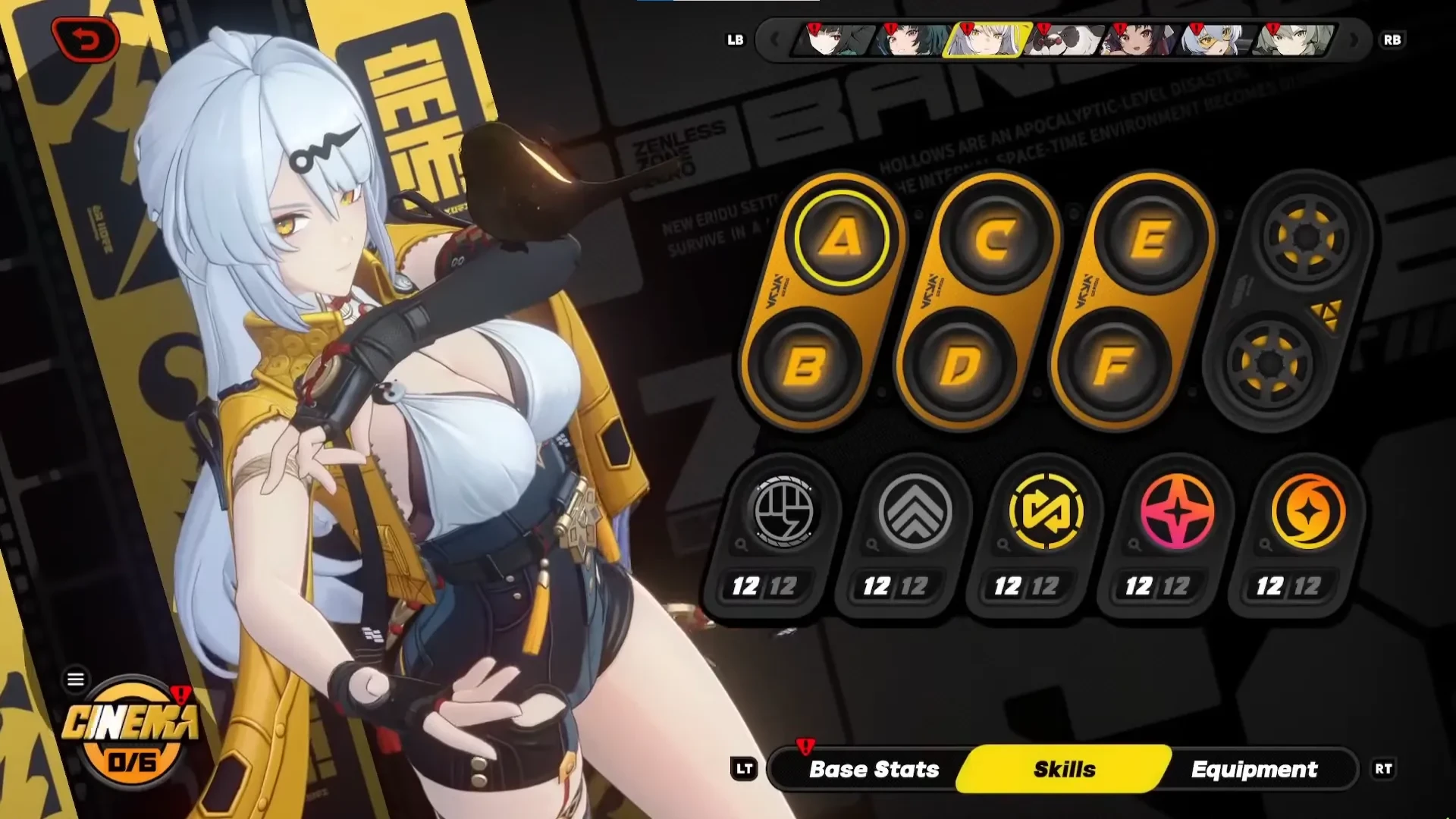1456x819 pixels.
Task: Click core skill node D
Action: pos(959,366)
